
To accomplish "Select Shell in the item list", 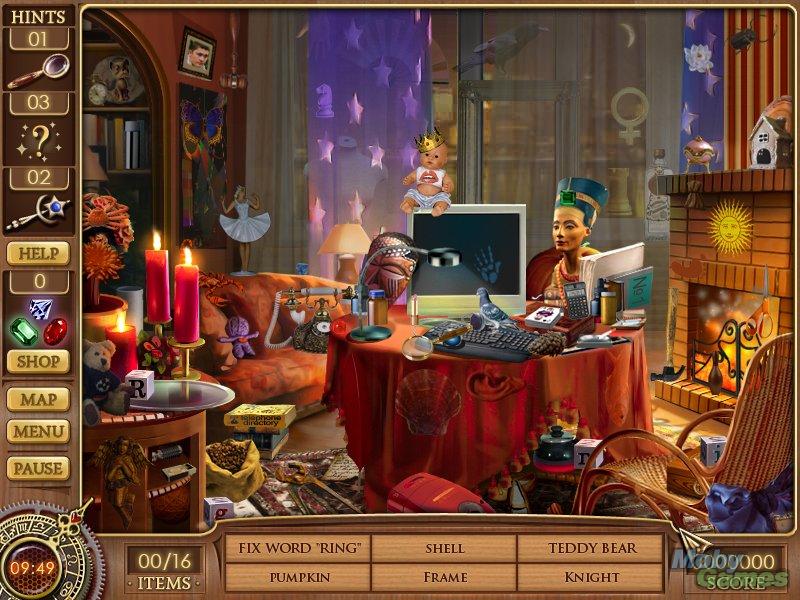I will click(444, 548).
